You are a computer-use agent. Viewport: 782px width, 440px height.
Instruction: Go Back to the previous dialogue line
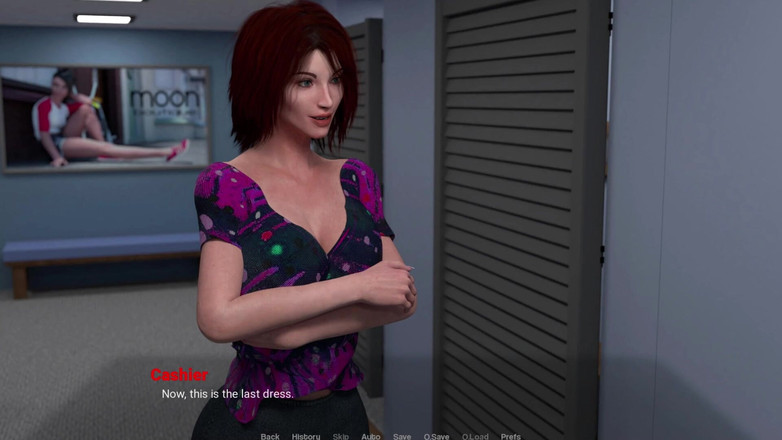pyautogui.click(x=270, y=436)
